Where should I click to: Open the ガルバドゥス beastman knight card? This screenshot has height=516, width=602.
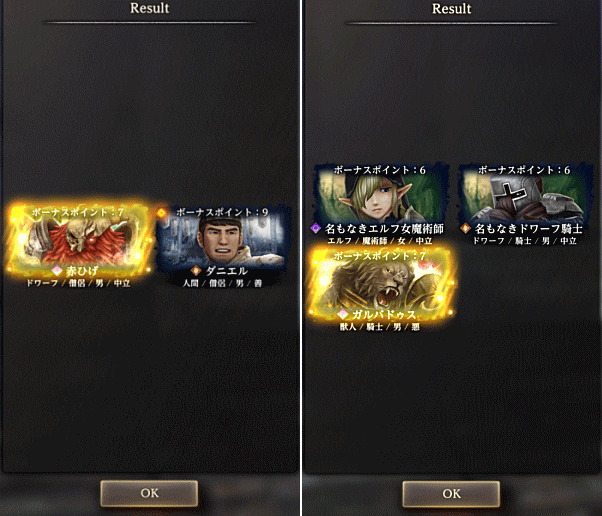(x=380, y=287)
